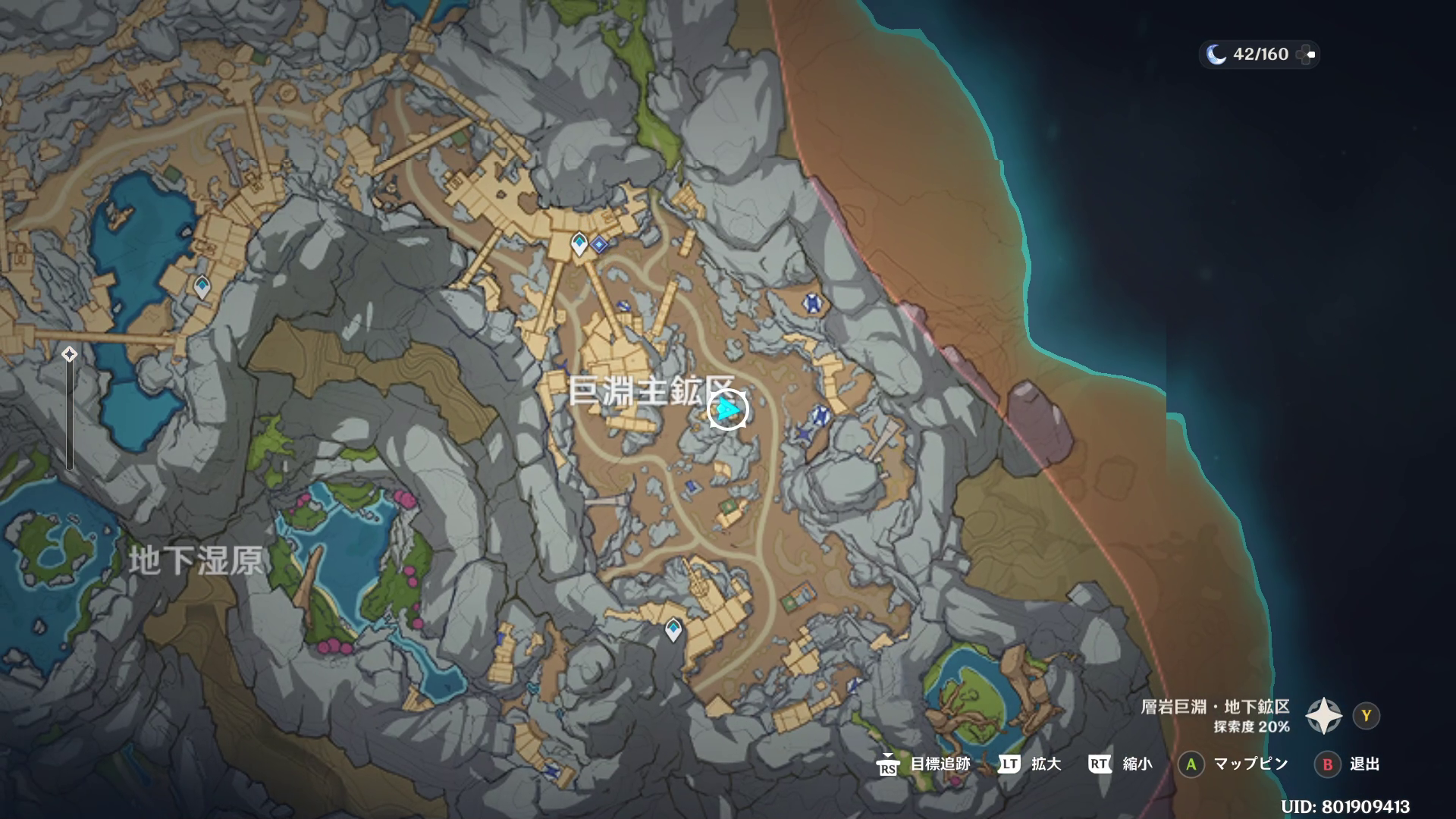This screenshot has height=819, width=1456.
Task: Select the teleport waypoint beside the blue diamond marker
Action: pos(579,243)
